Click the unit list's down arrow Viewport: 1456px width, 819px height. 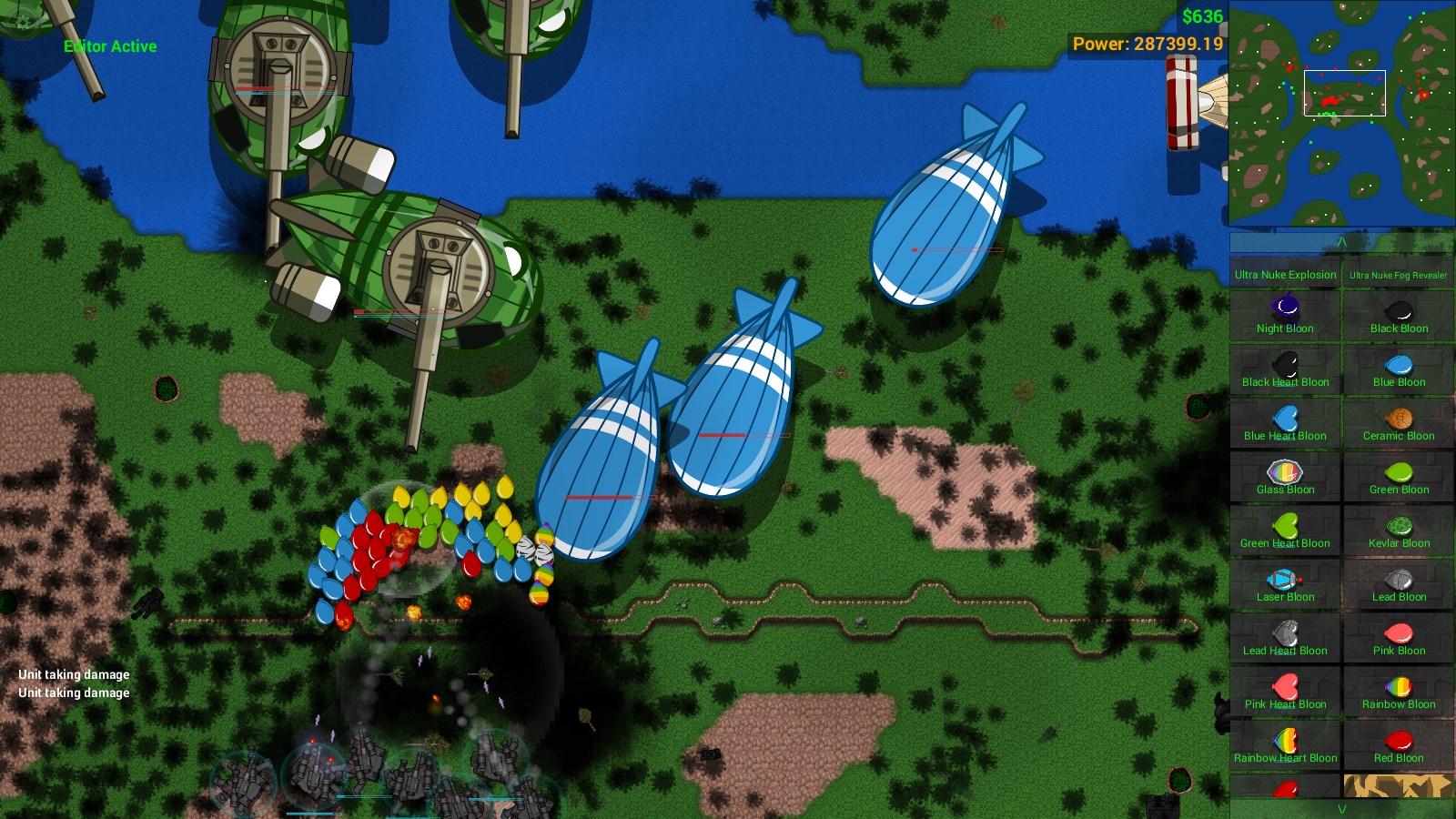(1341, 809)
